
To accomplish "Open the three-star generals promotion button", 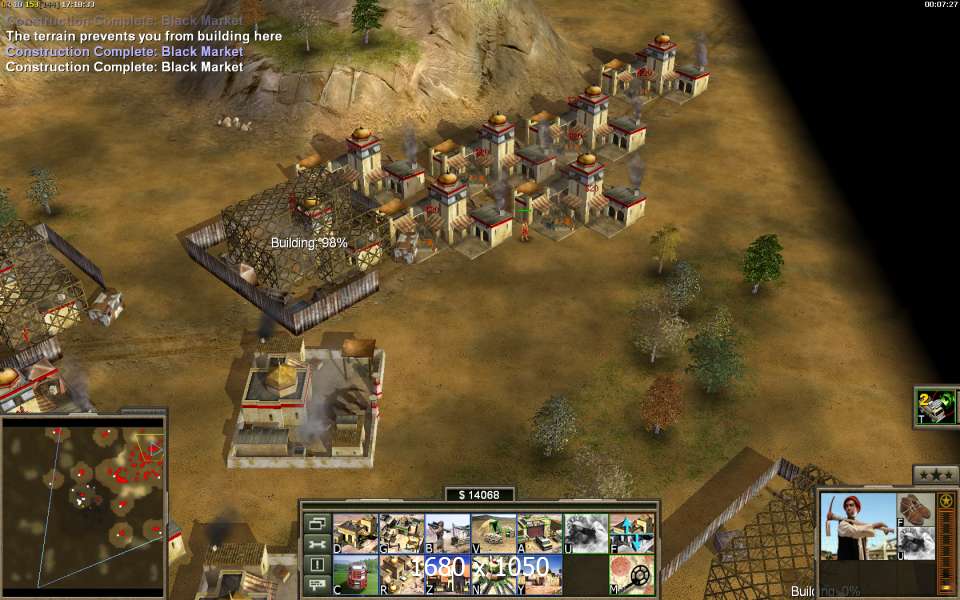I will (x=935, y=475).
